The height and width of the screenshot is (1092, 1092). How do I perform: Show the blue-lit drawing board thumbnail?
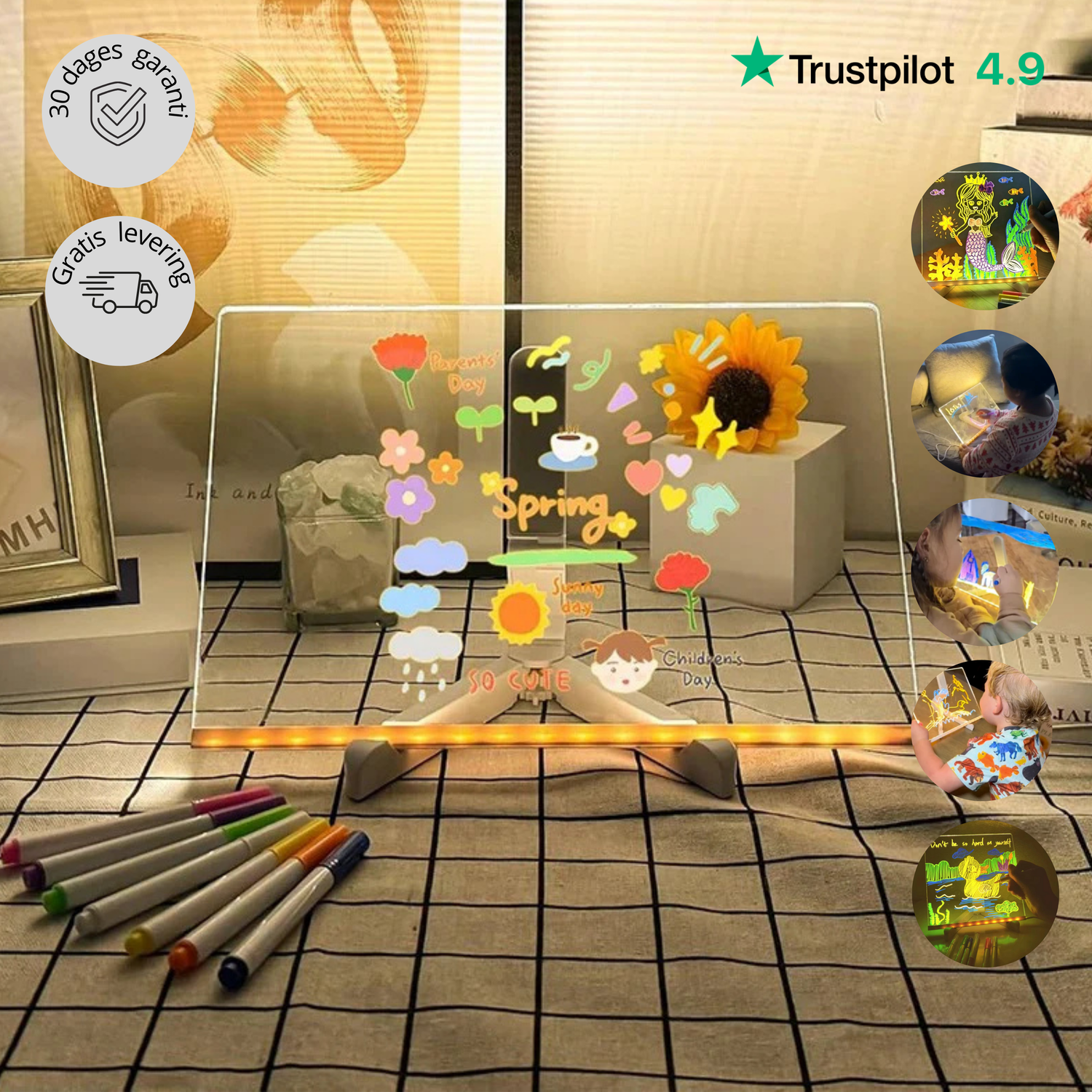(985, 572)
